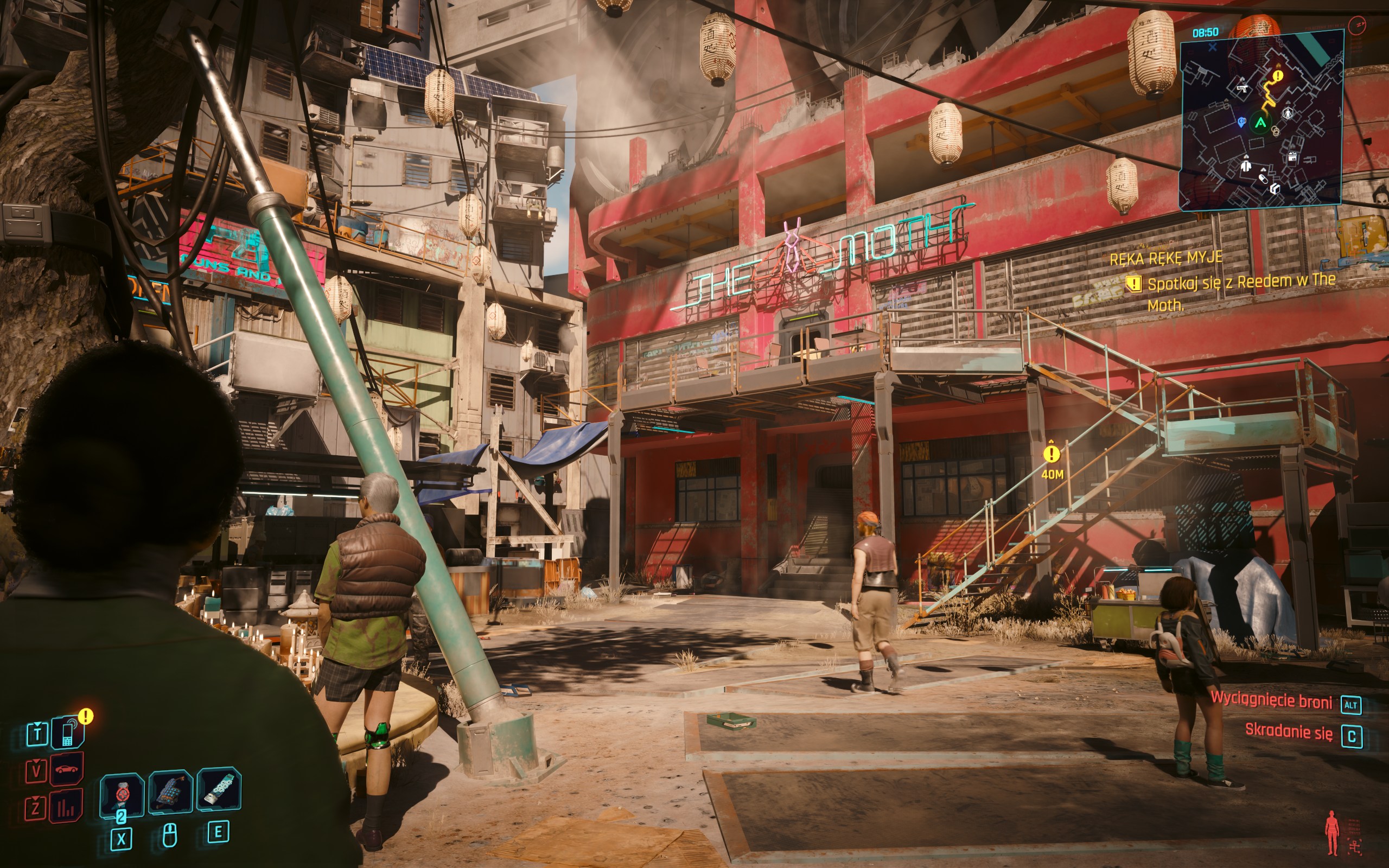The height and width of the screenshot is (868, 1389).
Task: Open the phone with the notification badge
Action: 68,732
